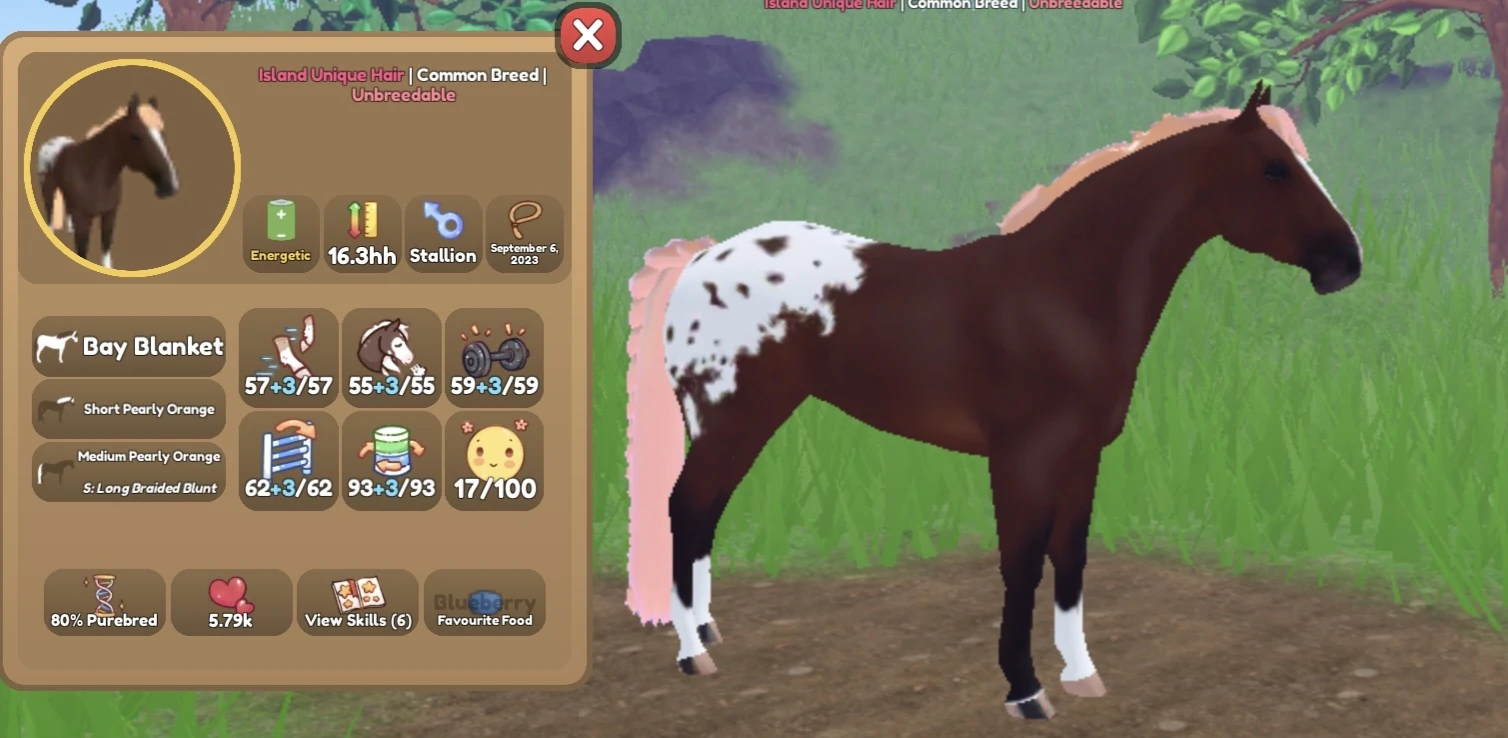1508x738 pixels.
Task: Open View Skills (6)
Action: tap(357, 601)
